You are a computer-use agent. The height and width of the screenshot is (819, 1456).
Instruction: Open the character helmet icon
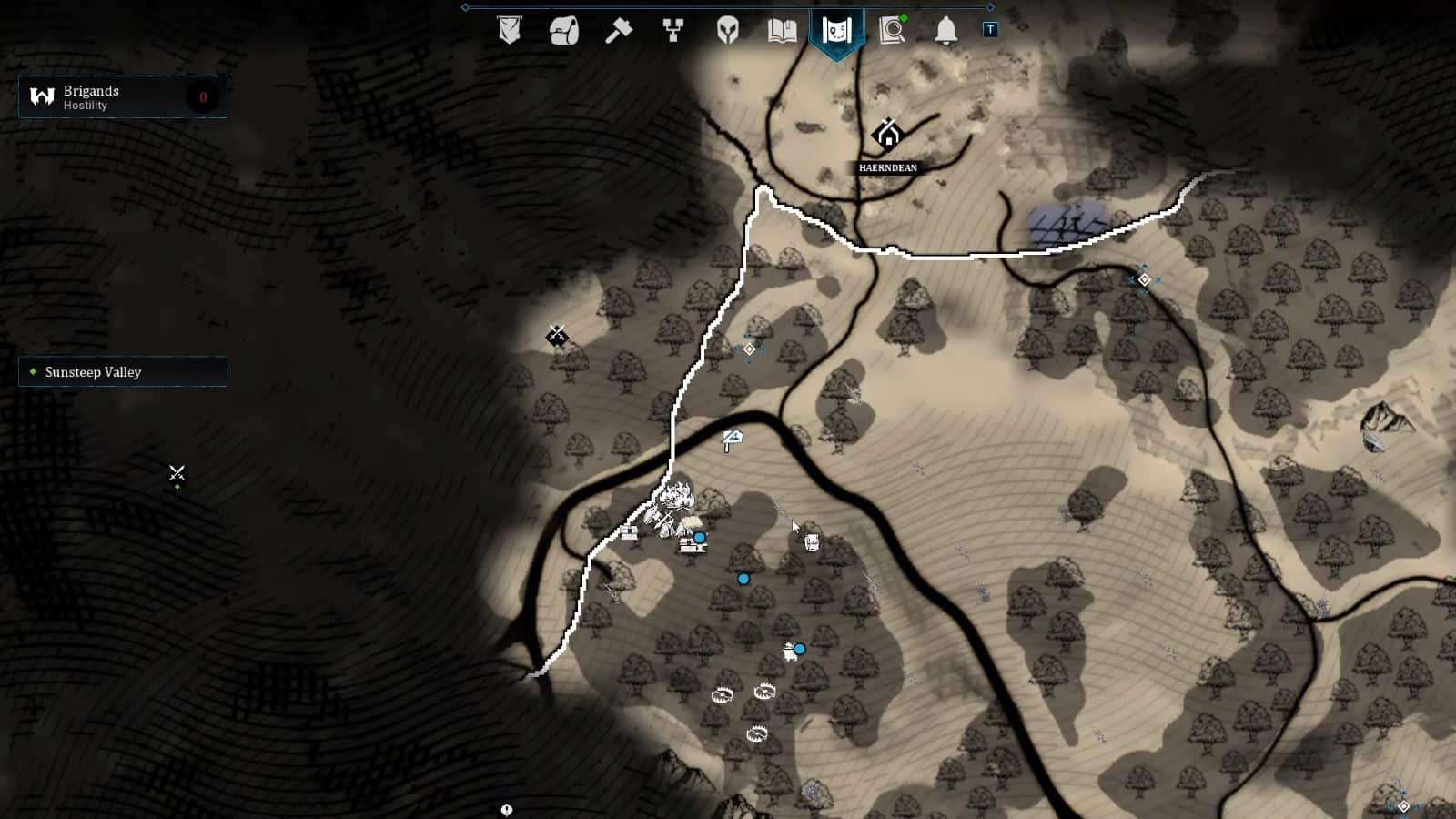[727, 30]
